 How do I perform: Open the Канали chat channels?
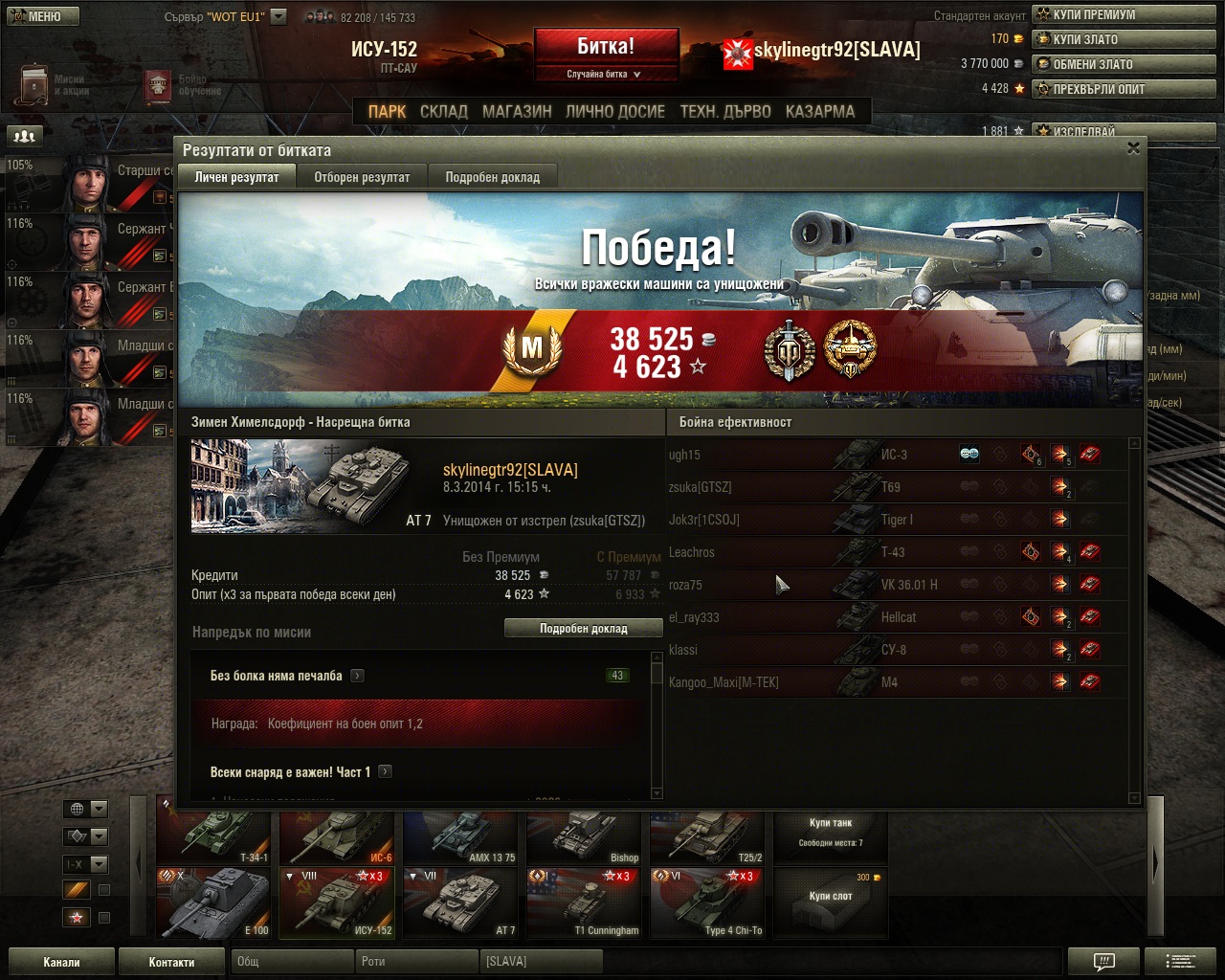[61, 962]
